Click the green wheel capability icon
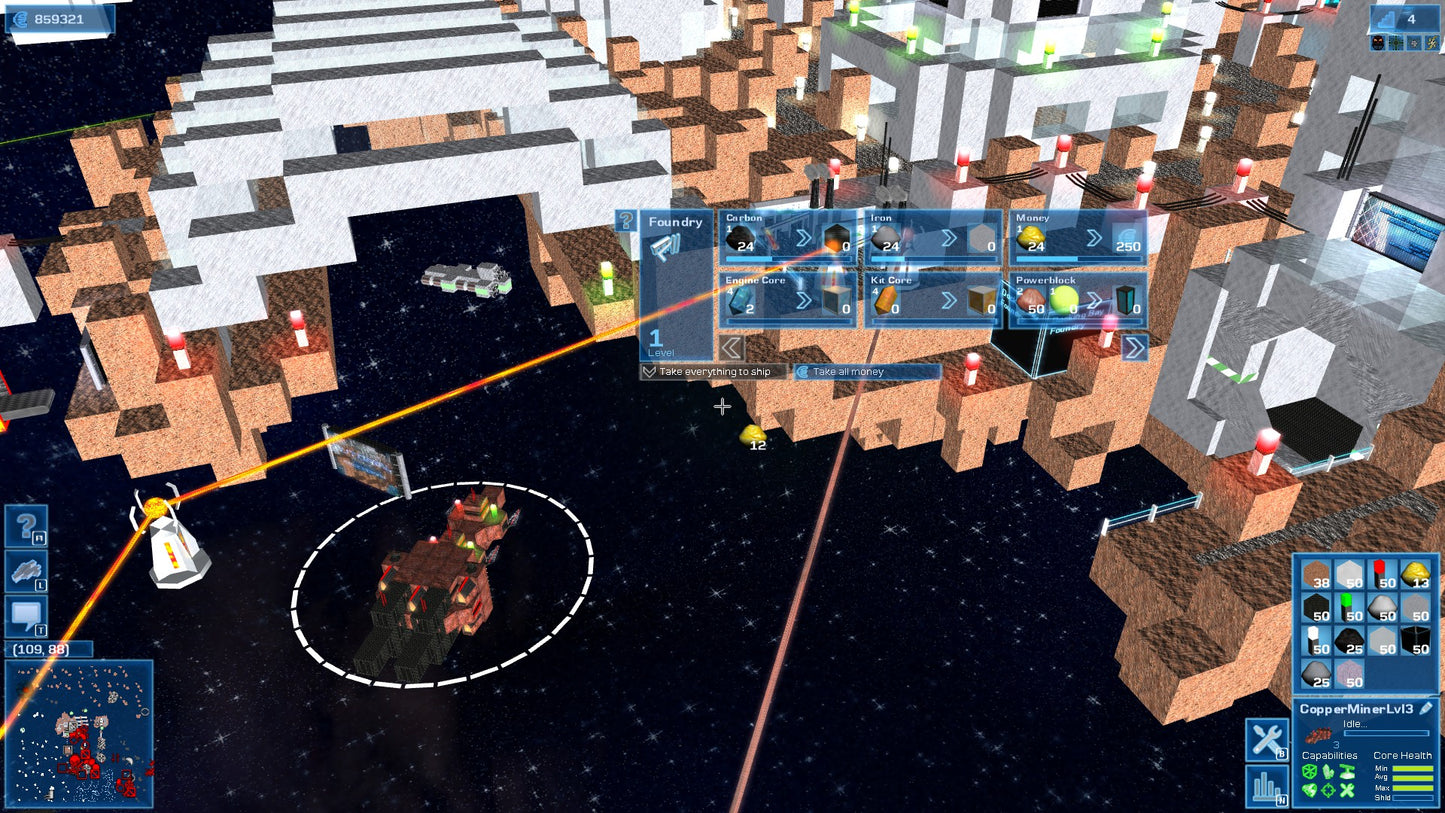Viewport: 1445px width, 813px height. (1312, 772)
